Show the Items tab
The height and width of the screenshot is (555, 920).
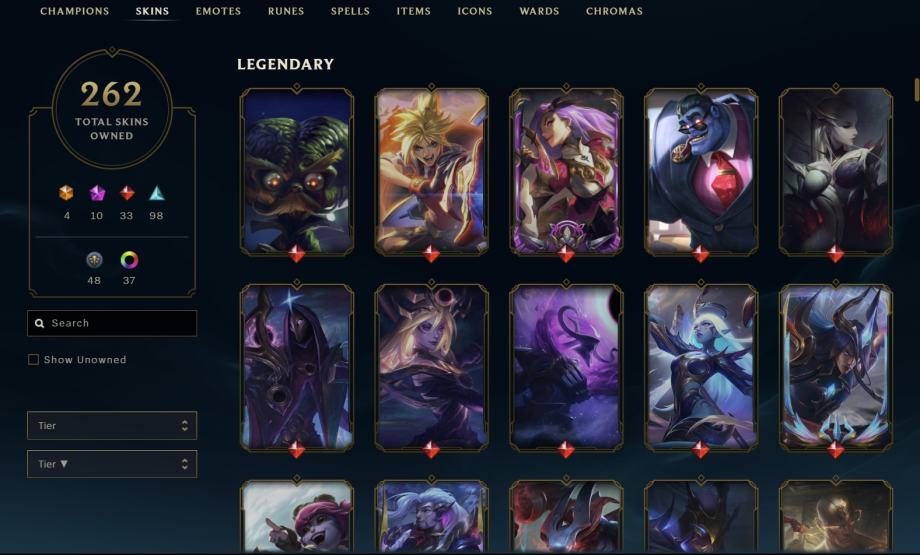click(413, 12)
